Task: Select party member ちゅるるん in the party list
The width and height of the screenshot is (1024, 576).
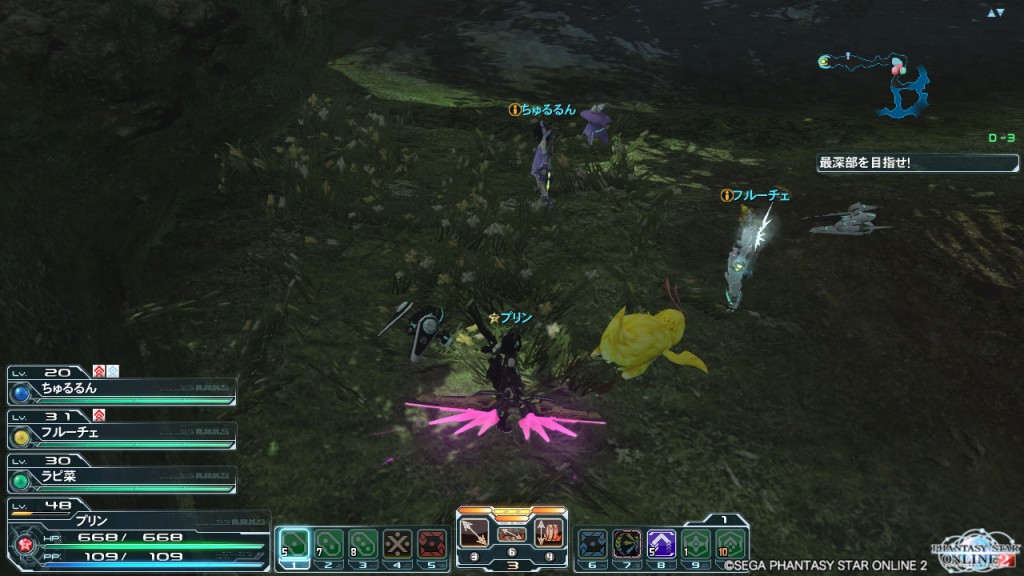Action: (x=120, y=390)
